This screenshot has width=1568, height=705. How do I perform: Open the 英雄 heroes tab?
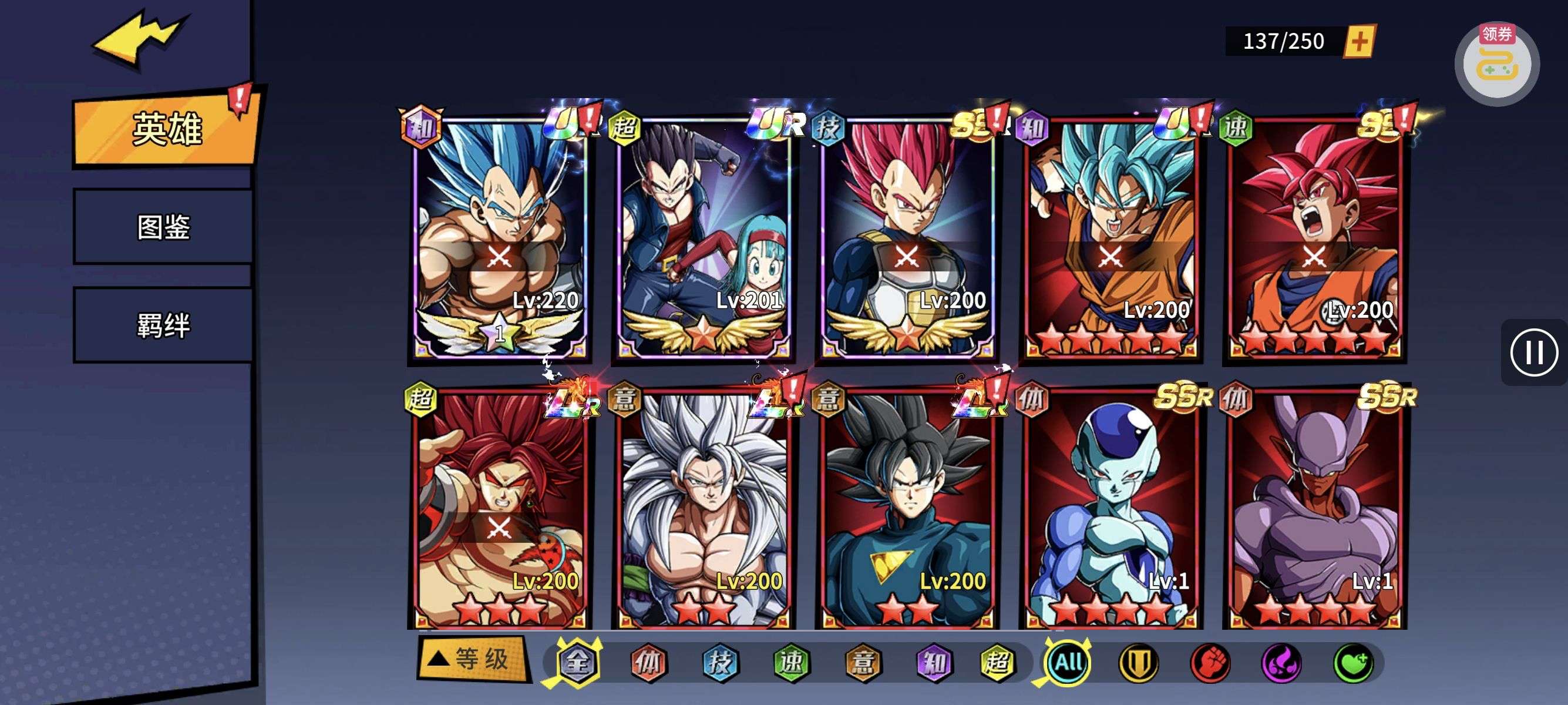pos(166,129)
